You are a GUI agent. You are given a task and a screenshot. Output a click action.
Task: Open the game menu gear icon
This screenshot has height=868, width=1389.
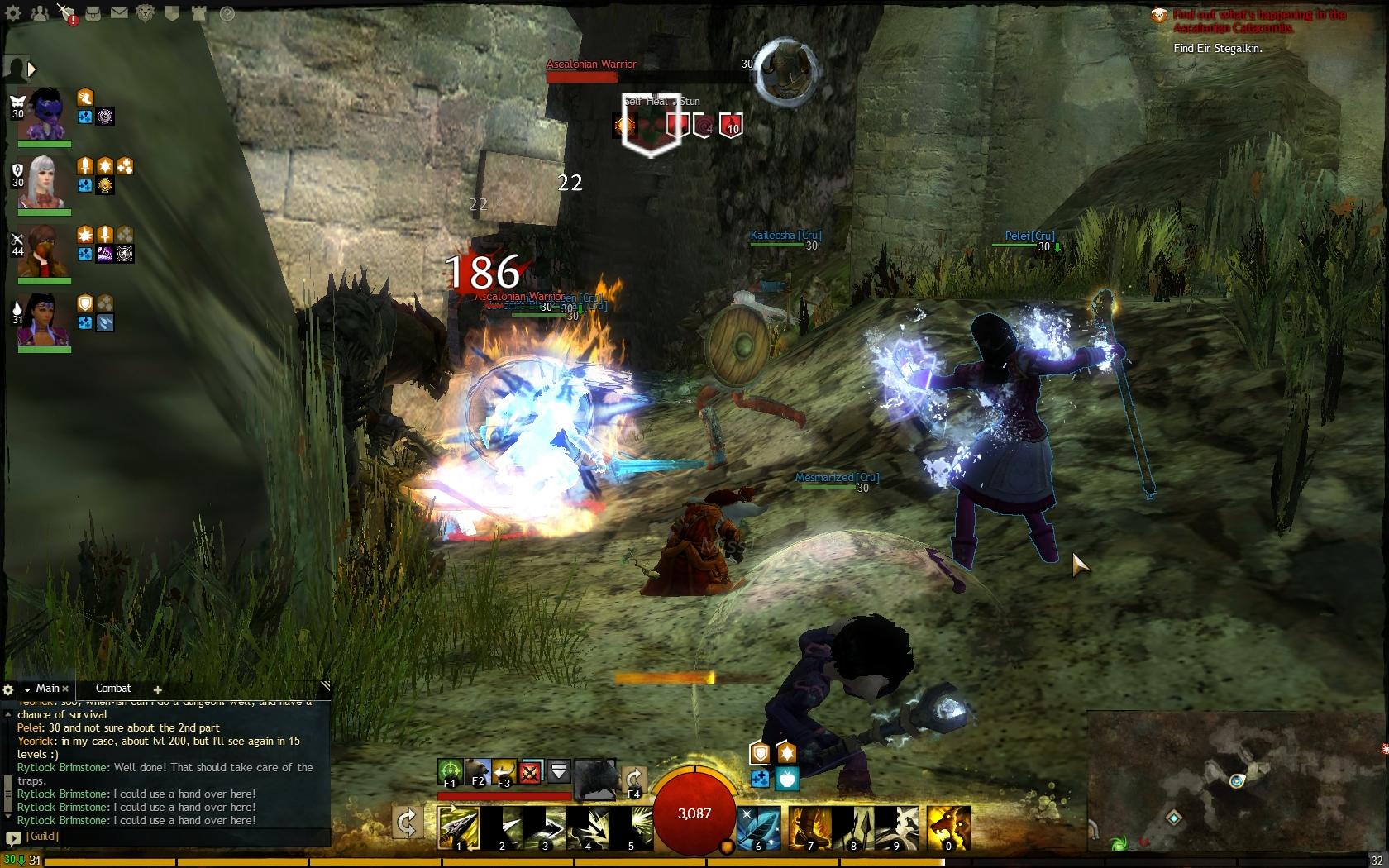14,13
